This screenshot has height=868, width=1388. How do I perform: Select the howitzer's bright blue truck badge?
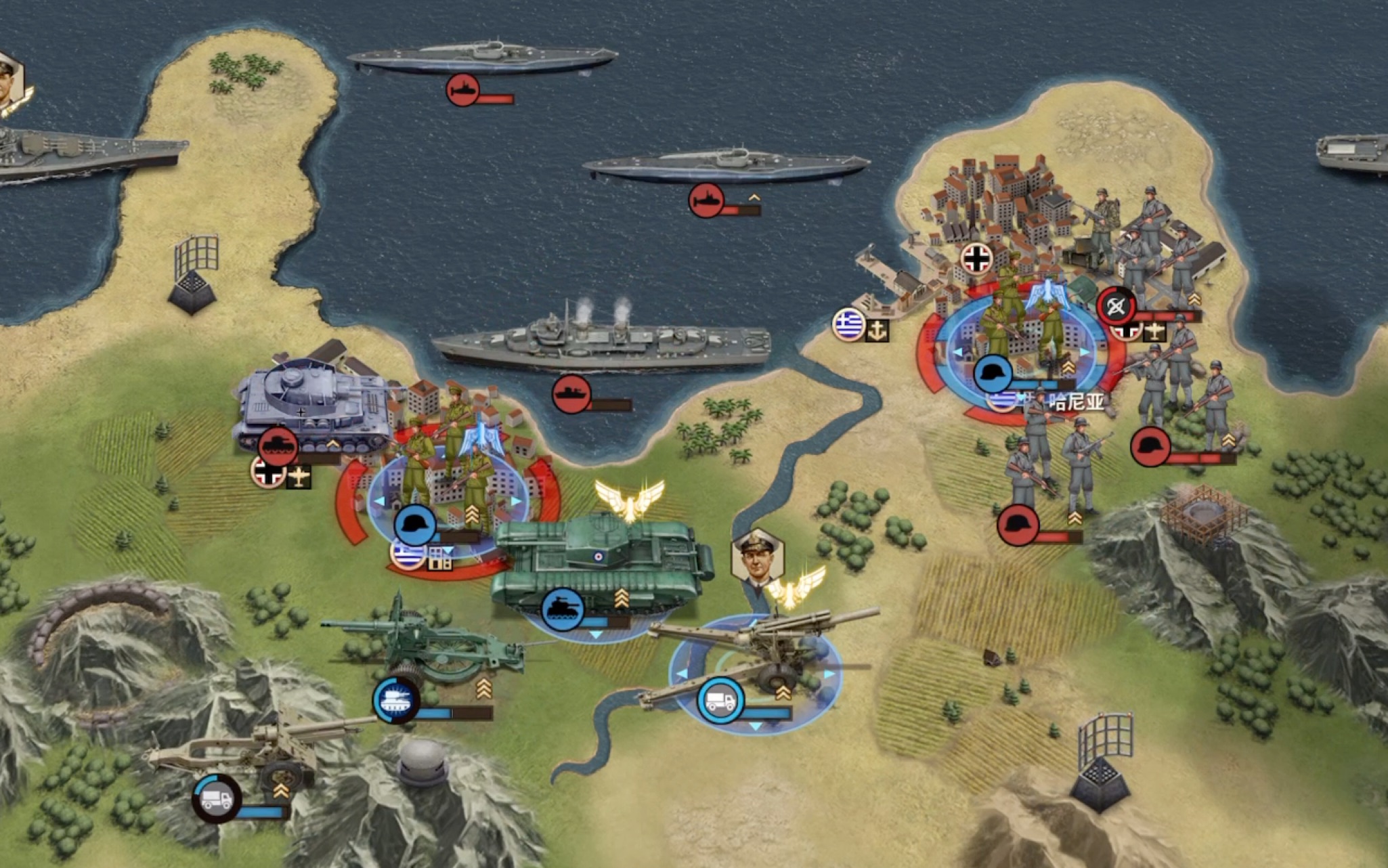(720, 700)
